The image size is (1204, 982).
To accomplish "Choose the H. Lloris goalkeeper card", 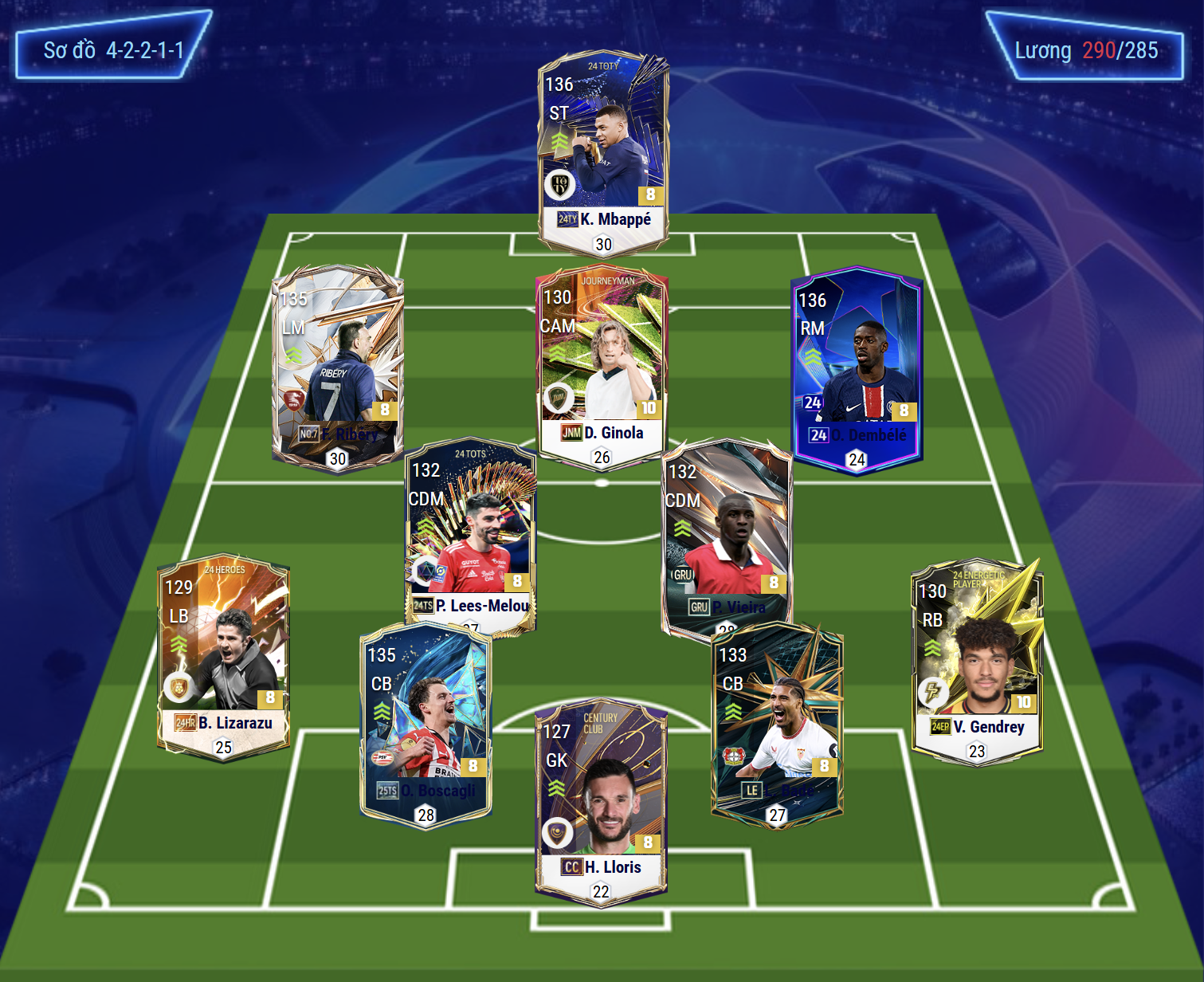I will coord(601,801).
